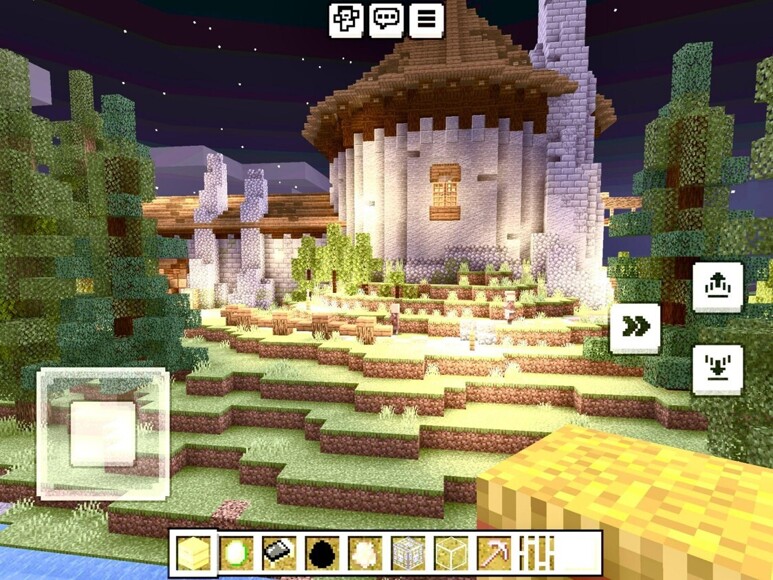Select the yellow block hotbar slot
Viewport: 773px width, 580px height.
click(x=193, y=553)
